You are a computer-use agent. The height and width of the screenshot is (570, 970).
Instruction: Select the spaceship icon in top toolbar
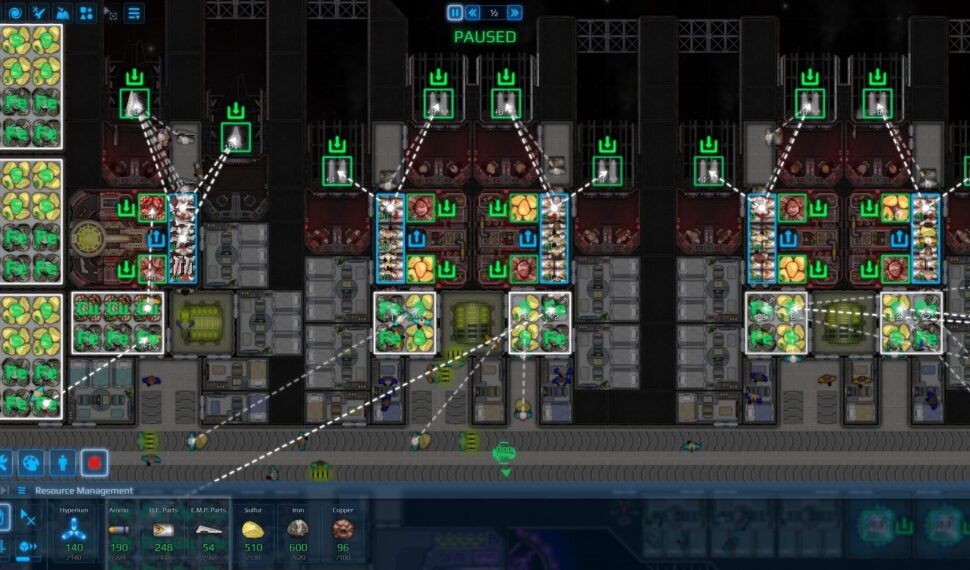38,13
